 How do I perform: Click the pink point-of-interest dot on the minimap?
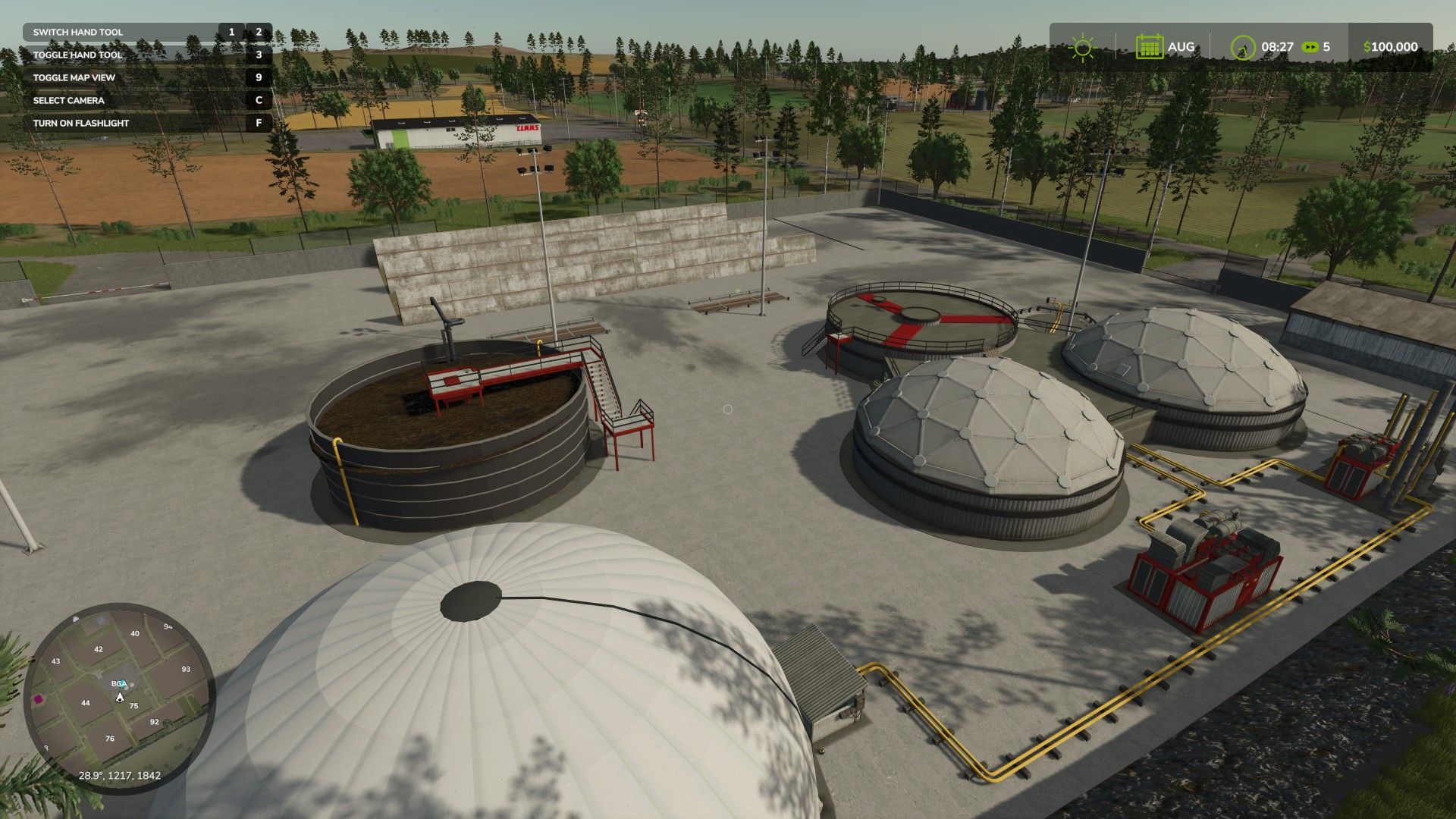click(38, 699)
